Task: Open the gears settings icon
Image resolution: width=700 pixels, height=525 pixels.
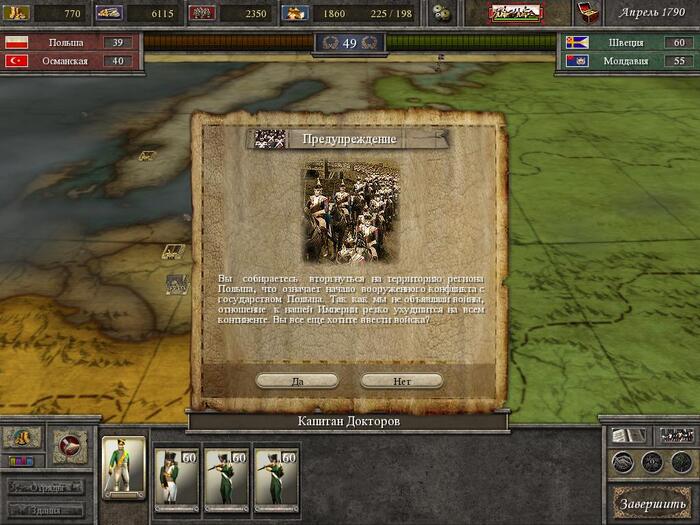Action: [x=443, y=13]
